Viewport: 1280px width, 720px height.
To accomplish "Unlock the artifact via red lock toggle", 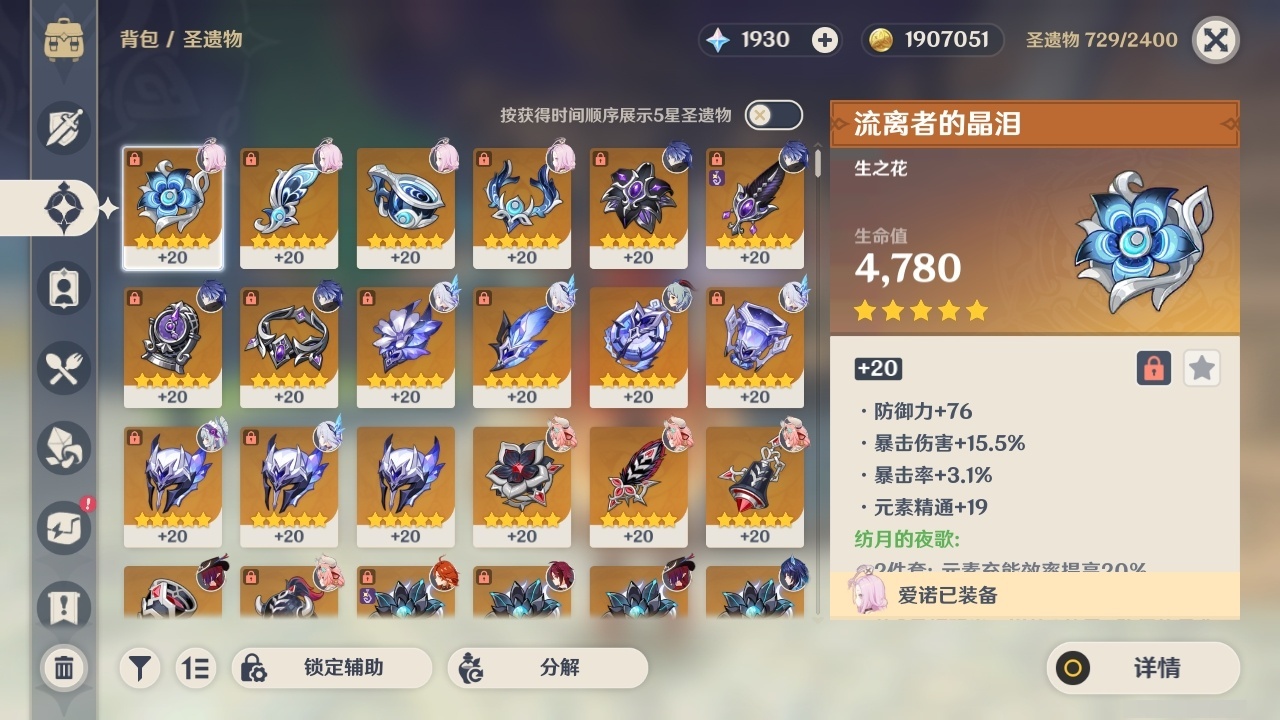I will [1152, 368].
